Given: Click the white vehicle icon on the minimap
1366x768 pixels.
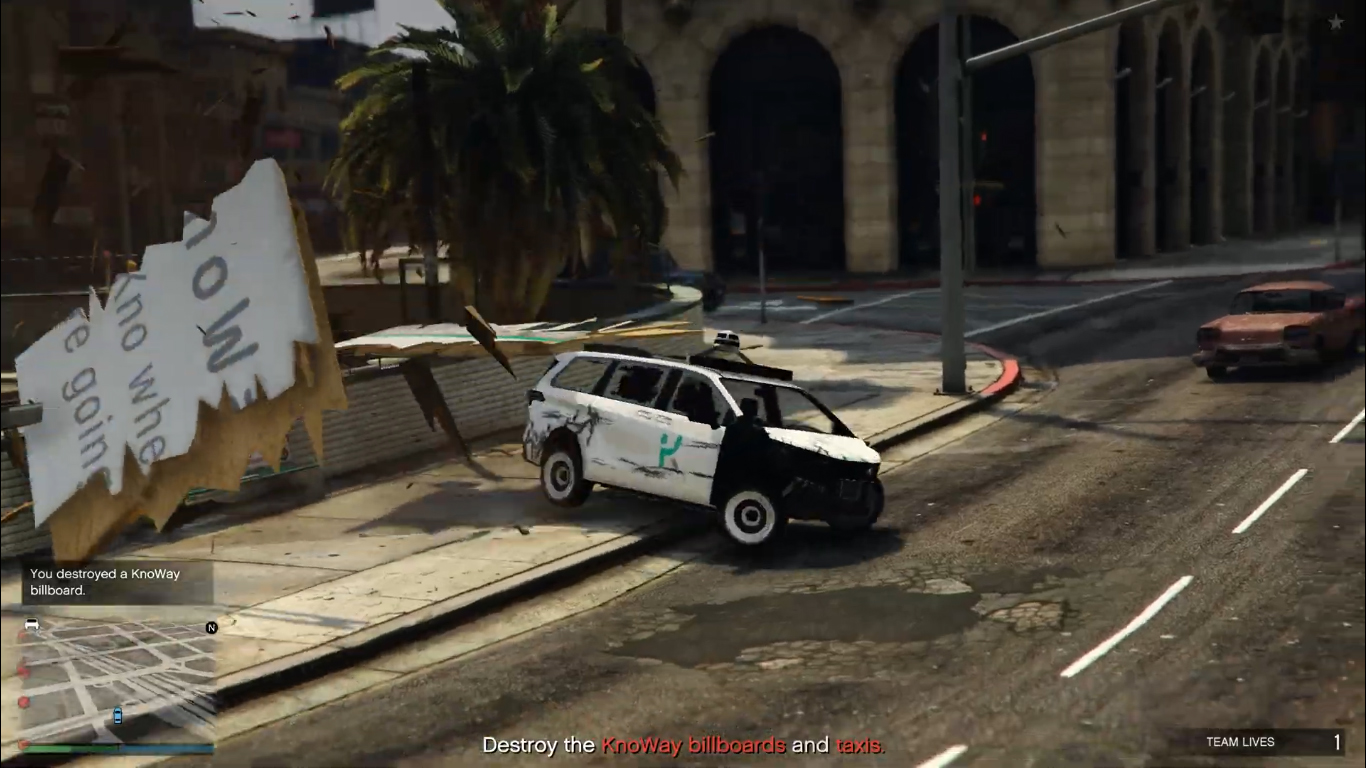Looking at the screenshot, I should pyautogui.click(x=32, y=623).
